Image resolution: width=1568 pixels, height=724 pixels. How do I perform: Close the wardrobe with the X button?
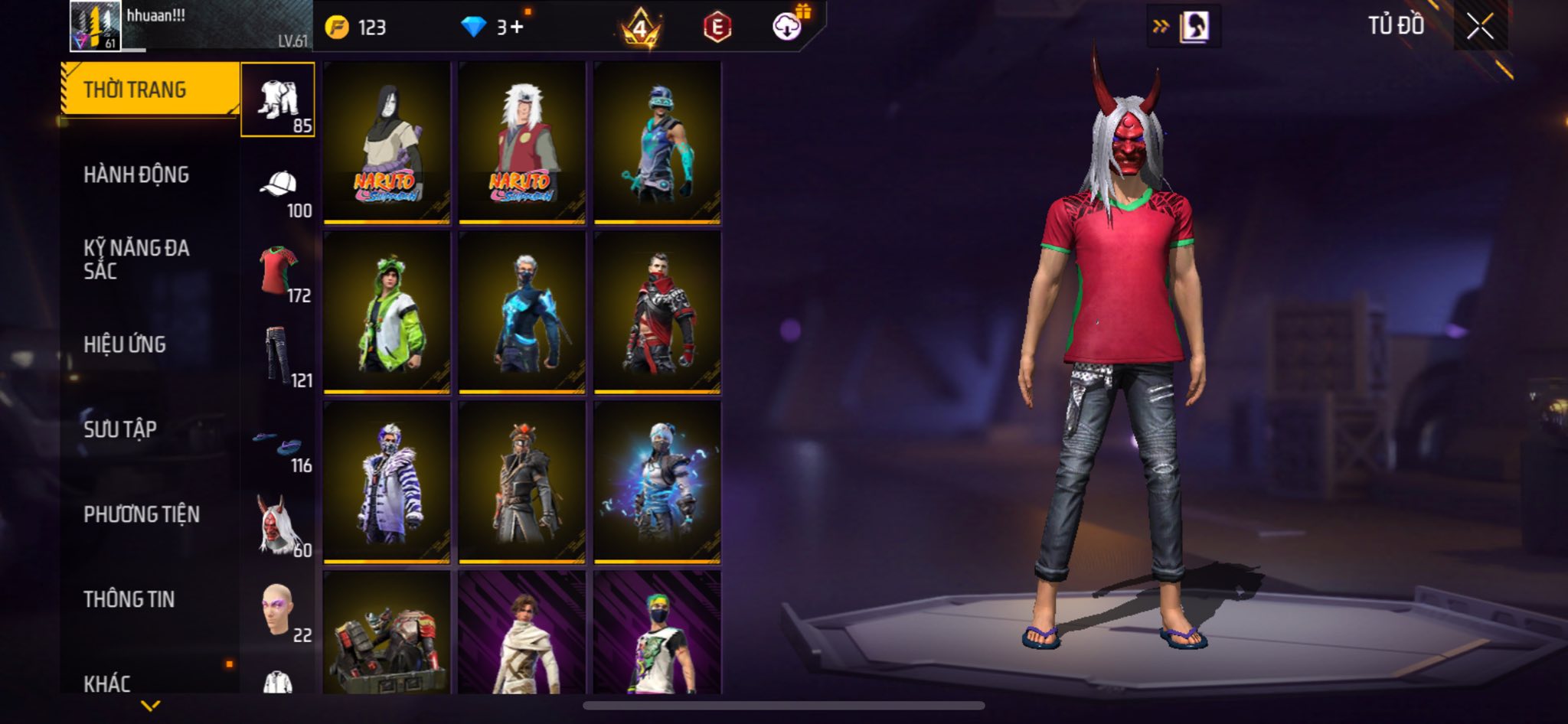coord(1480,27)
